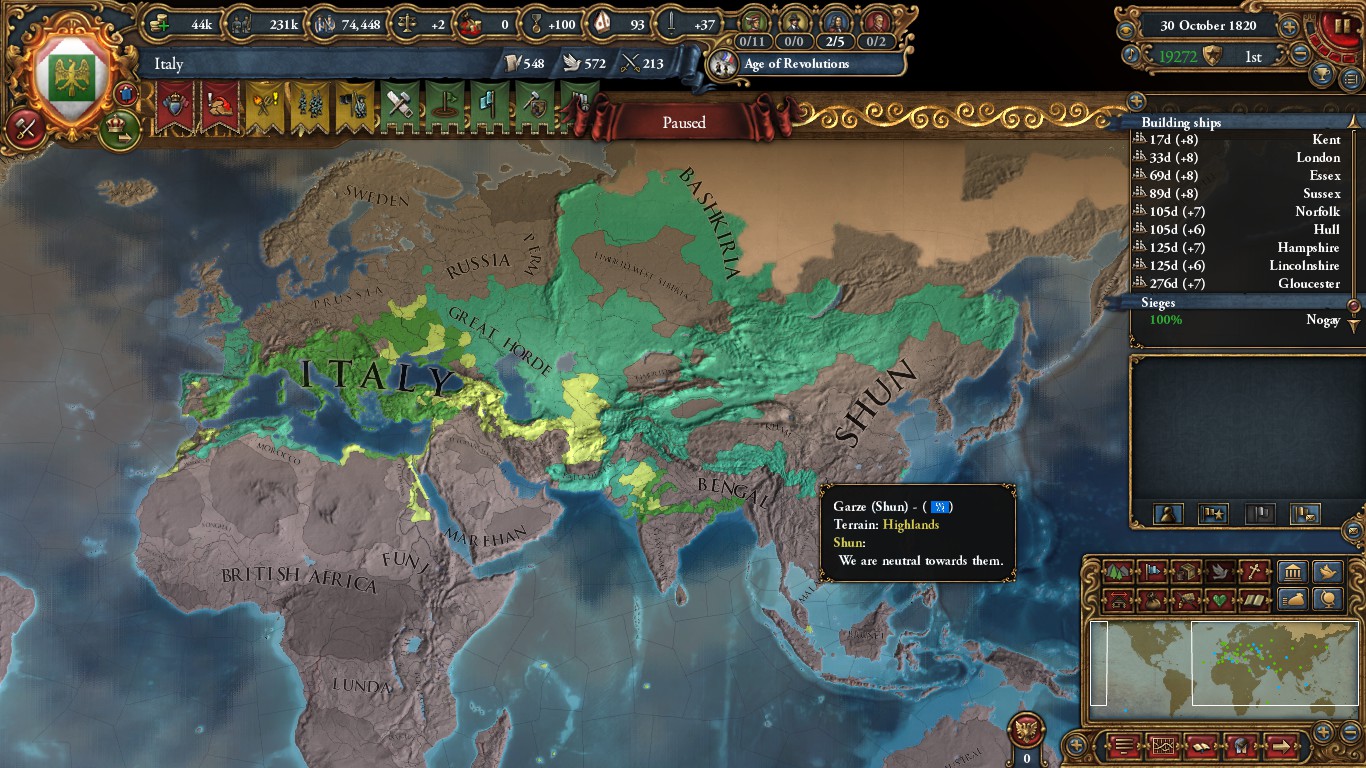Open the ledger book icon on bottom bar
Image resolution: width=1366 pixels, height=768 pixels.
[1200, 746]
